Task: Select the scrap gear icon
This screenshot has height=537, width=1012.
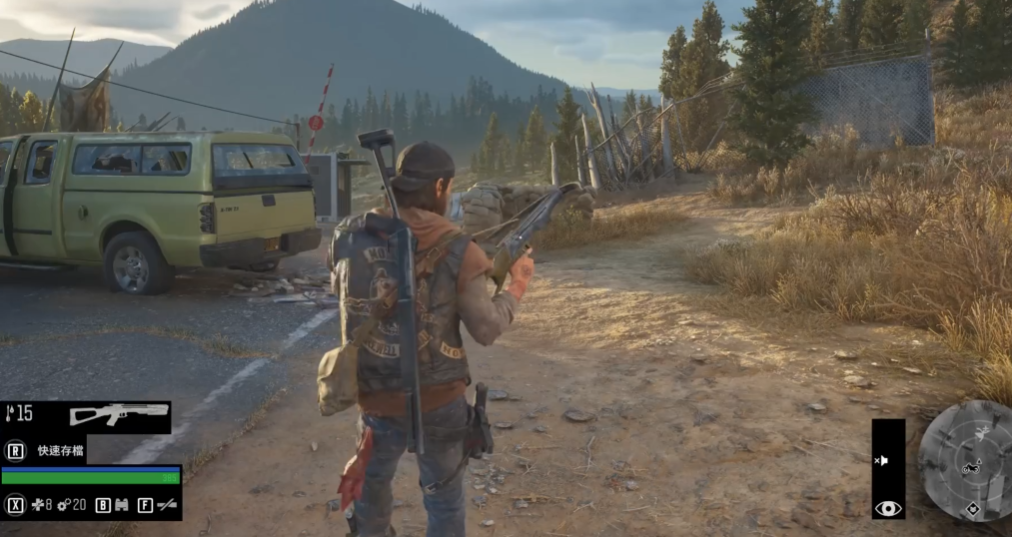Action: tap(63, 505)
